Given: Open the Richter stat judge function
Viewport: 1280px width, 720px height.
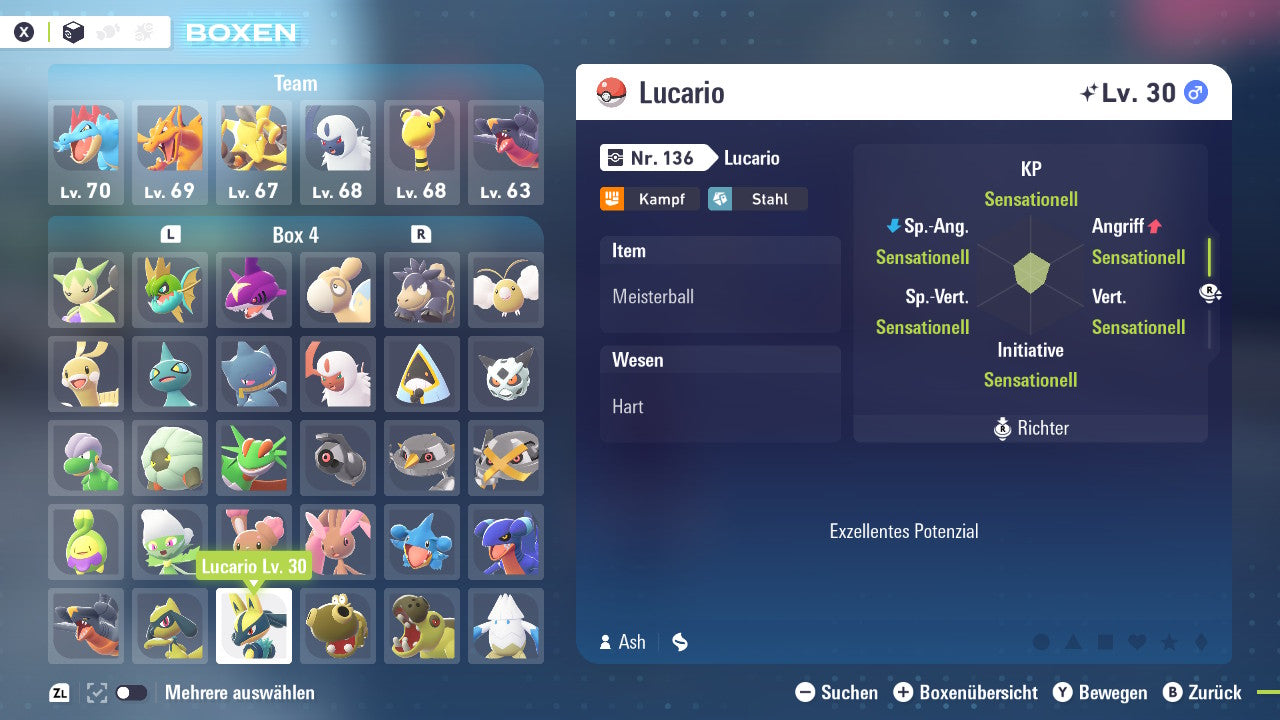Looking at the screenshot, I should click(1030, 428).
